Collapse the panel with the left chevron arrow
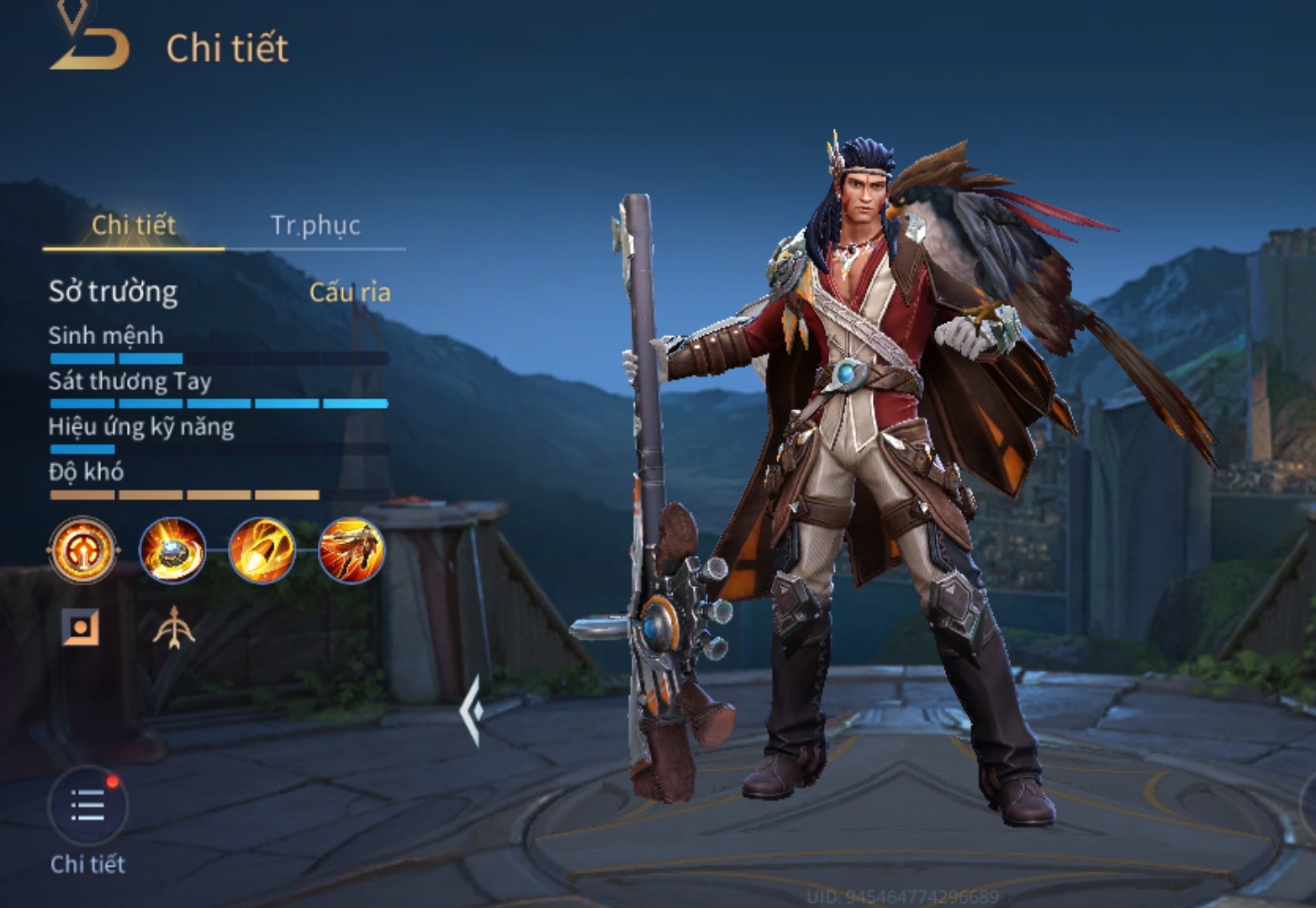 (x=472, y=710)
